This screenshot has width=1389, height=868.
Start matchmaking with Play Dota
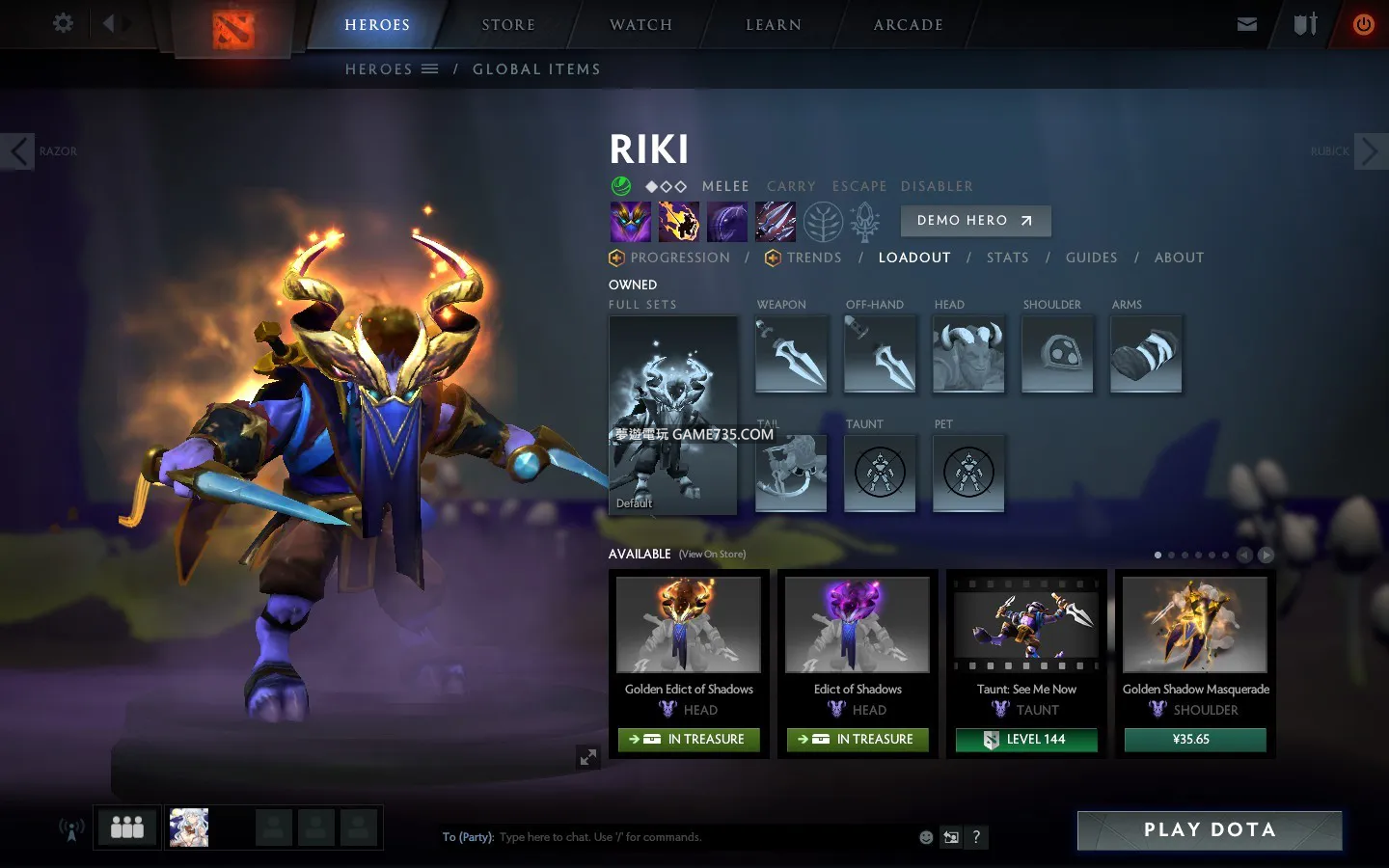[1209, 830]
